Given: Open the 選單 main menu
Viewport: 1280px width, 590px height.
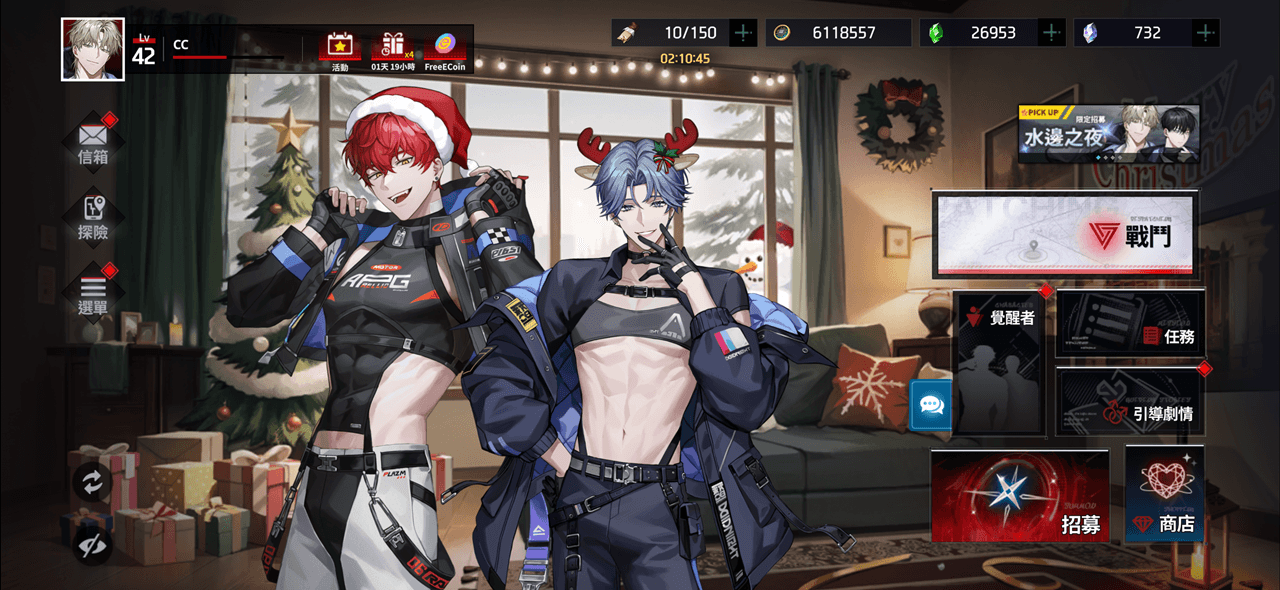Looking at the screenshot, I should pyautogui.click(x=93, y=292).
